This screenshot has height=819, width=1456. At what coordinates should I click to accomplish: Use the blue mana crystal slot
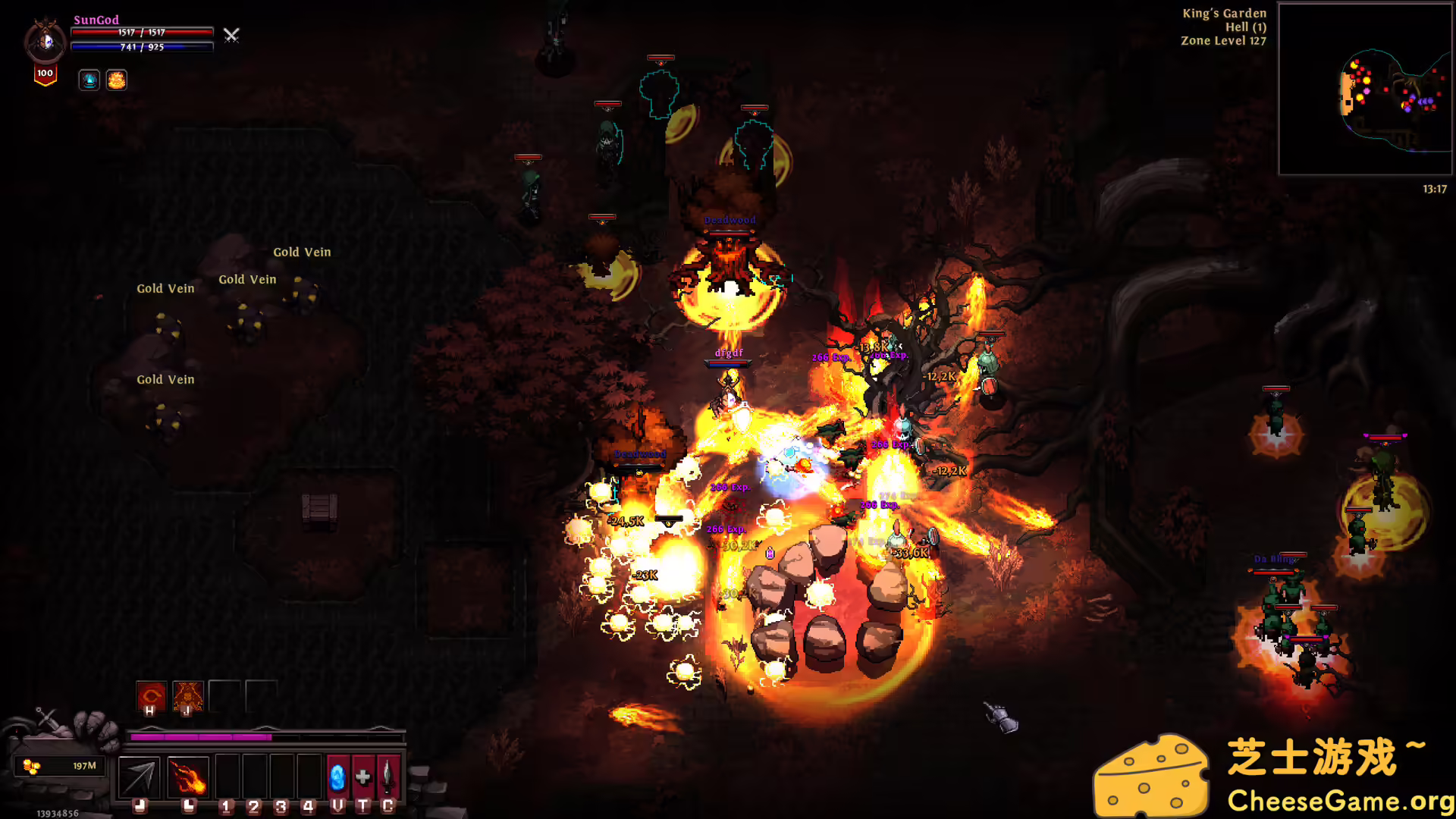tap(337, 777)
